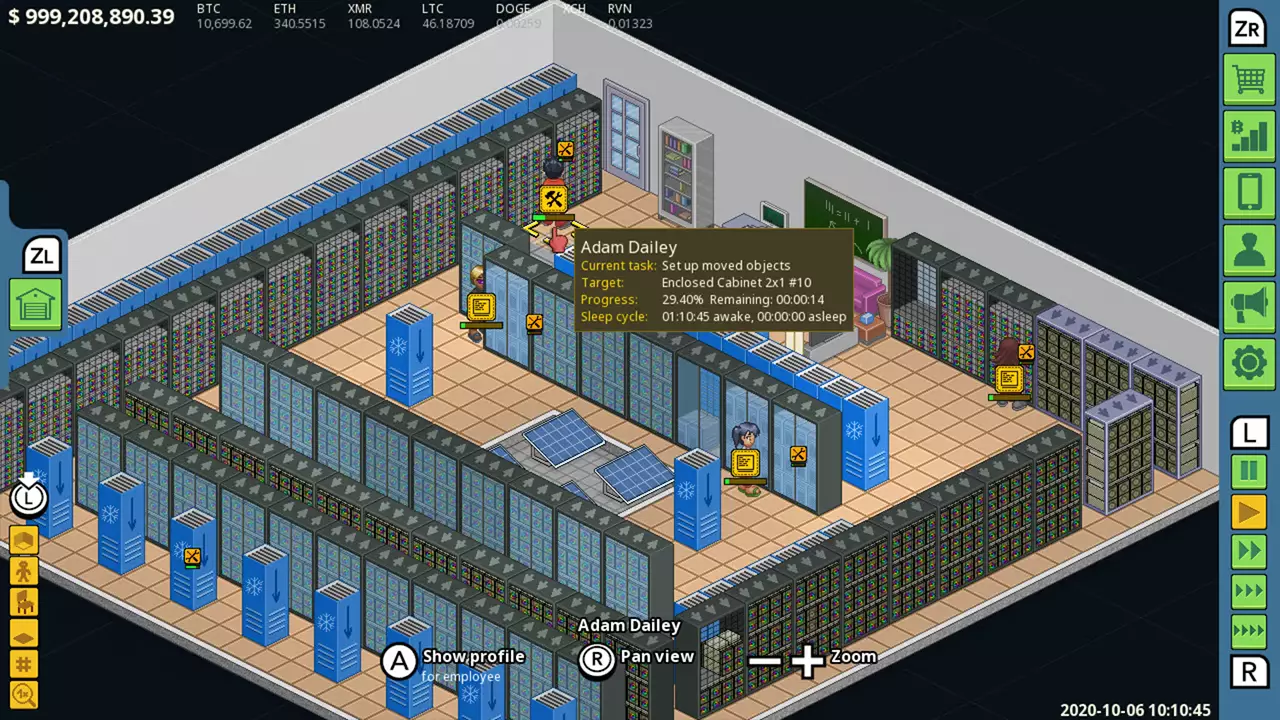
Task: Reset camera zoom with the 1x magnifier
Action: click(x=24, y=694)
